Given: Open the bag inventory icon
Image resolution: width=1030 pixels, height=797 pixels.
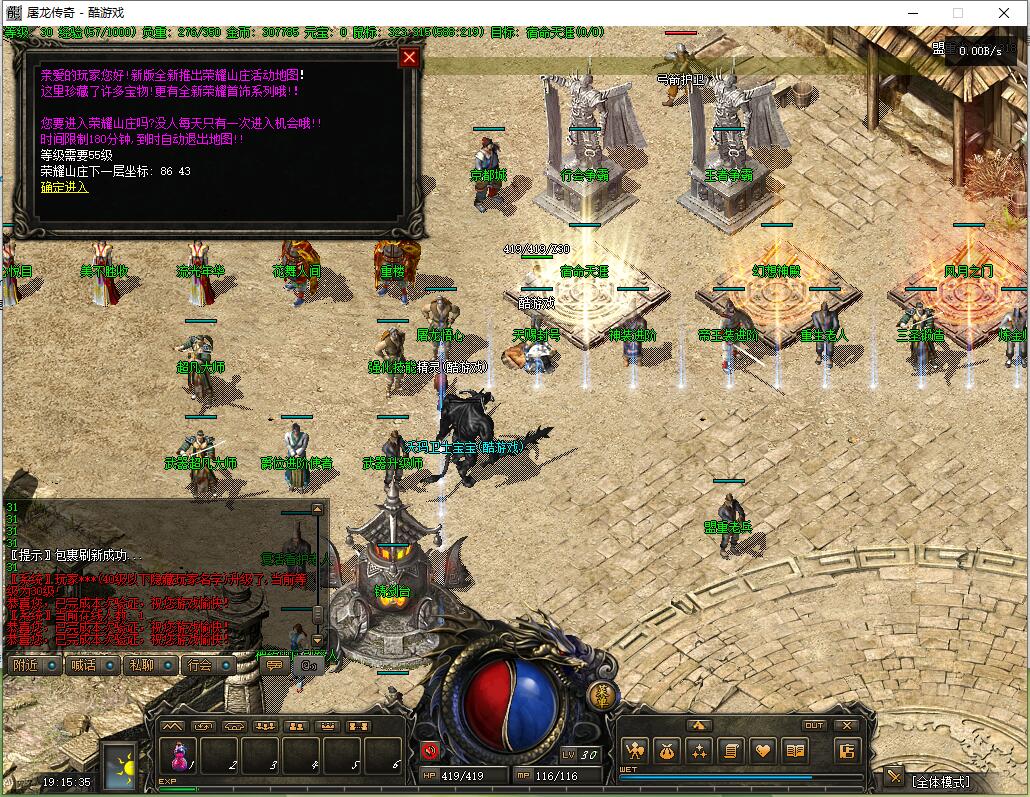Looking at the screenshot, I should pyautogui.click(x=667, y=750).
